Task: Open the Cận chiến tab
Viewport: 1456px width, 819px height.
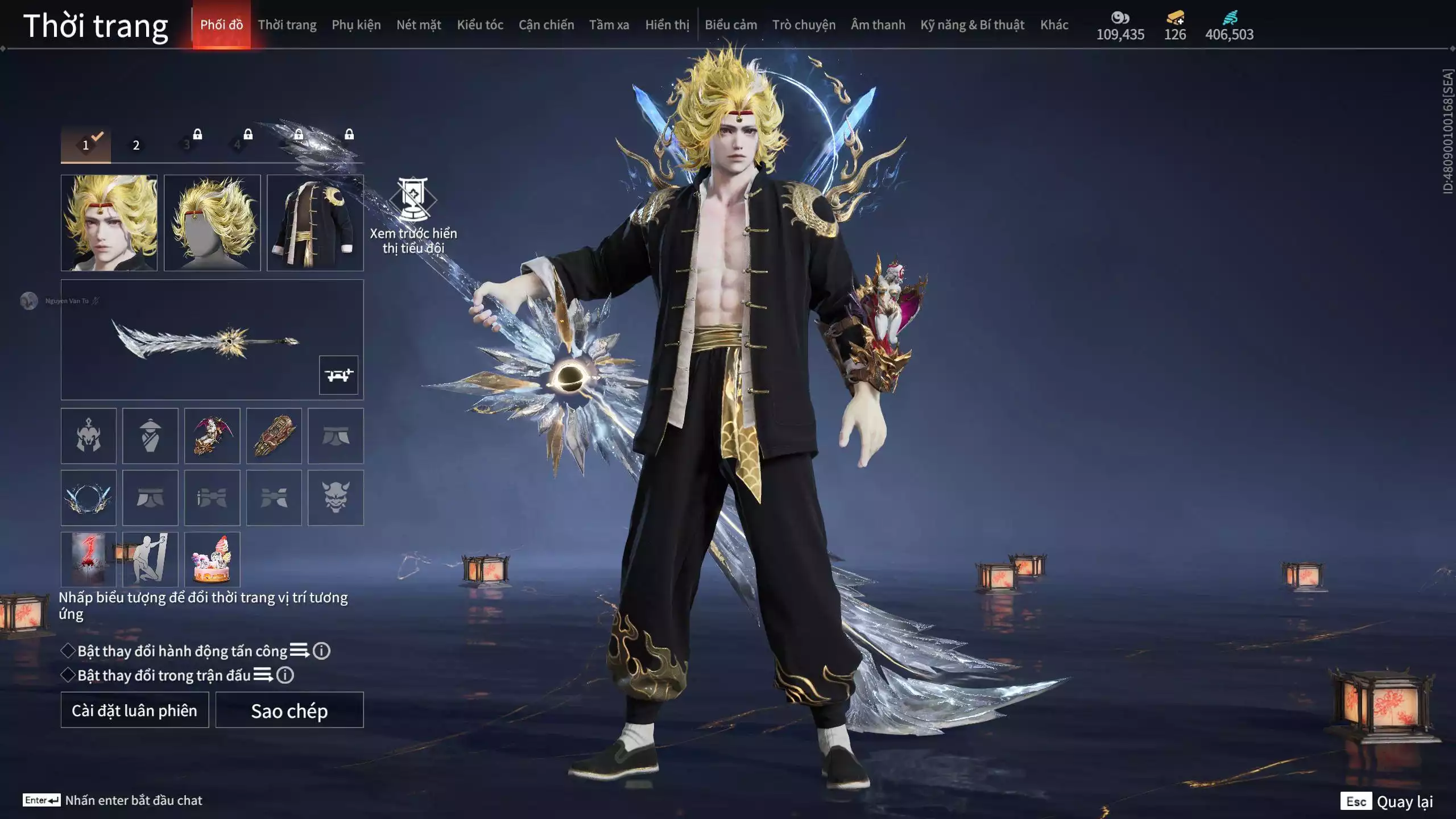Action: [x=546, y=25]
